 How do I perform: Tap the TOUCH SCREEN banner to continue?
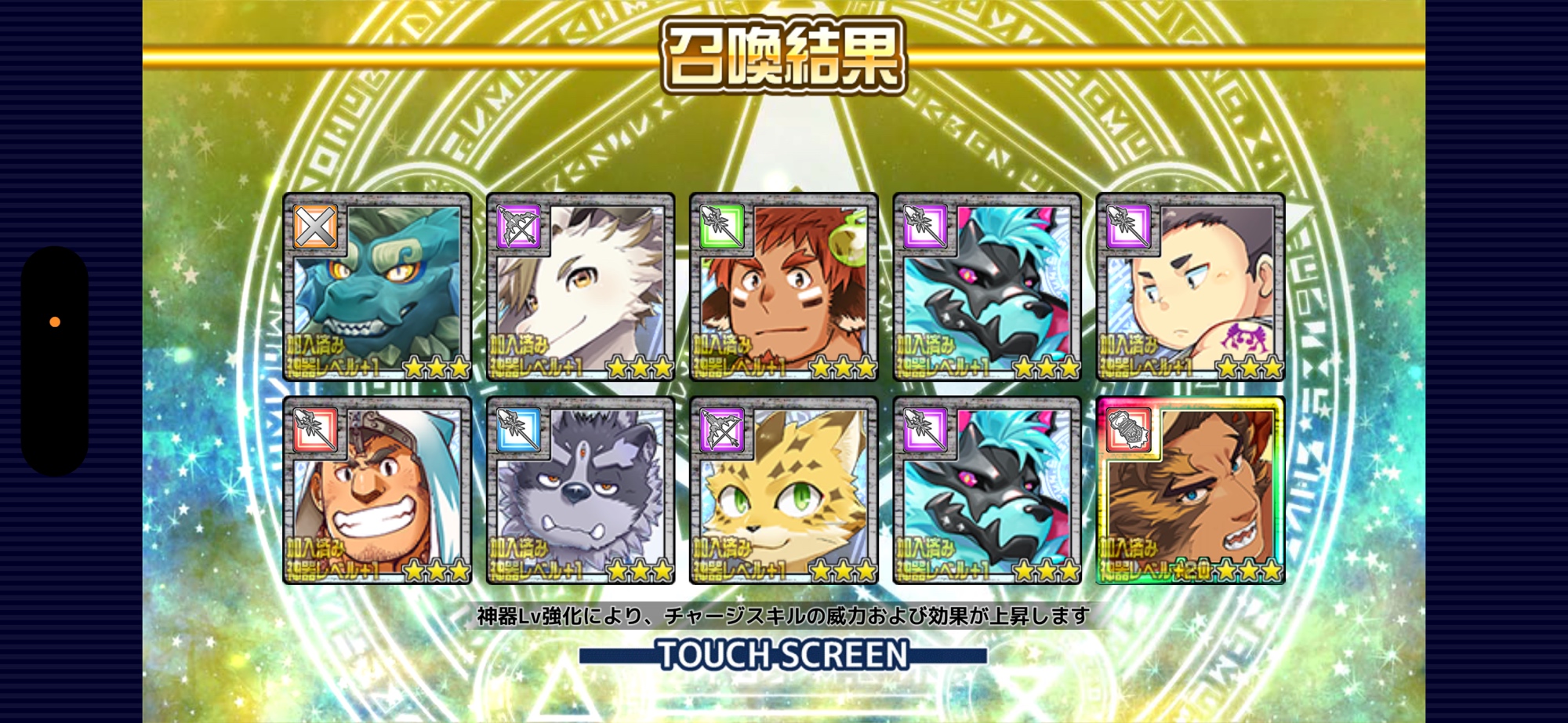point(783,655)
